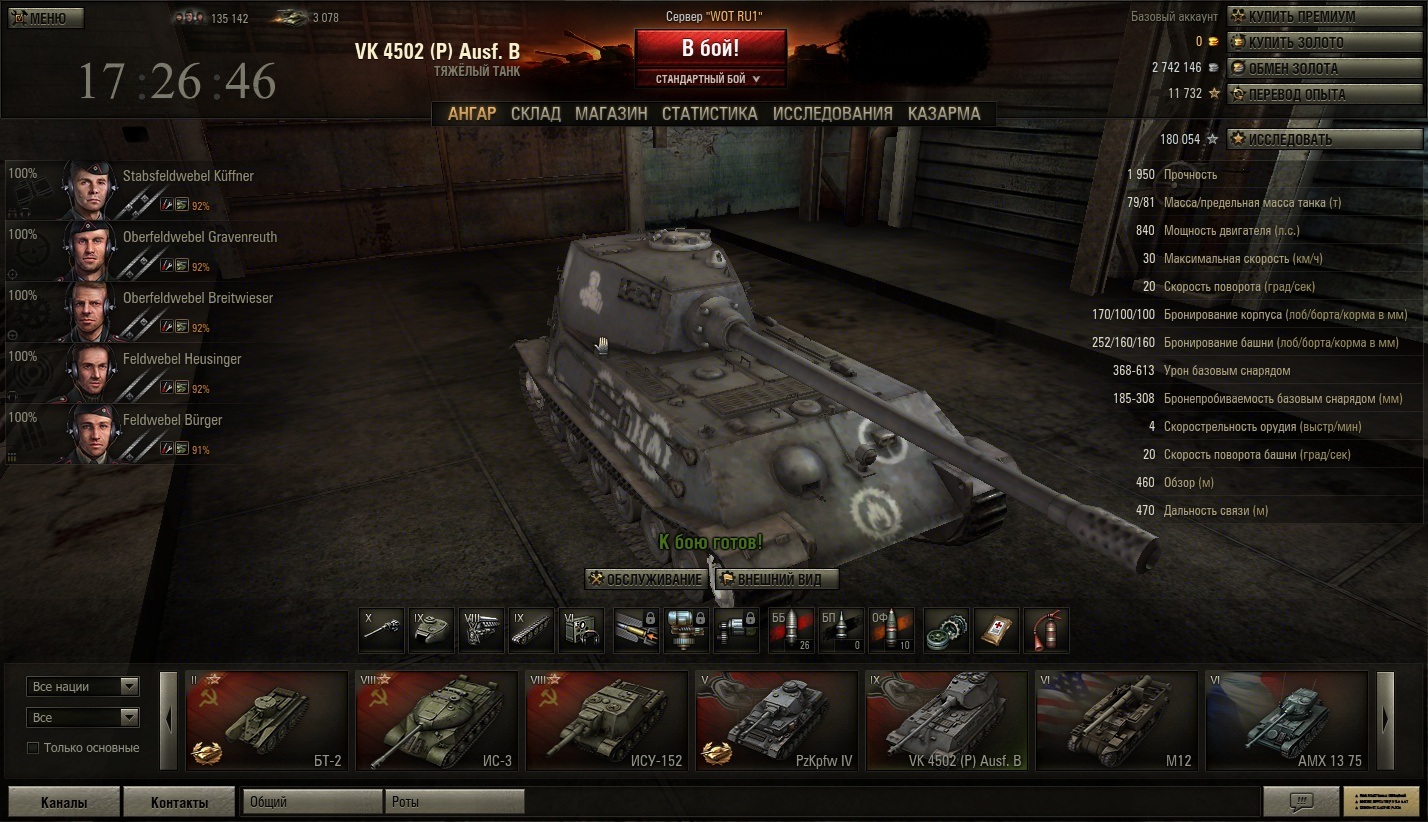Open the Контакты button
This screenshot has width=1428, height=822.
179,802
